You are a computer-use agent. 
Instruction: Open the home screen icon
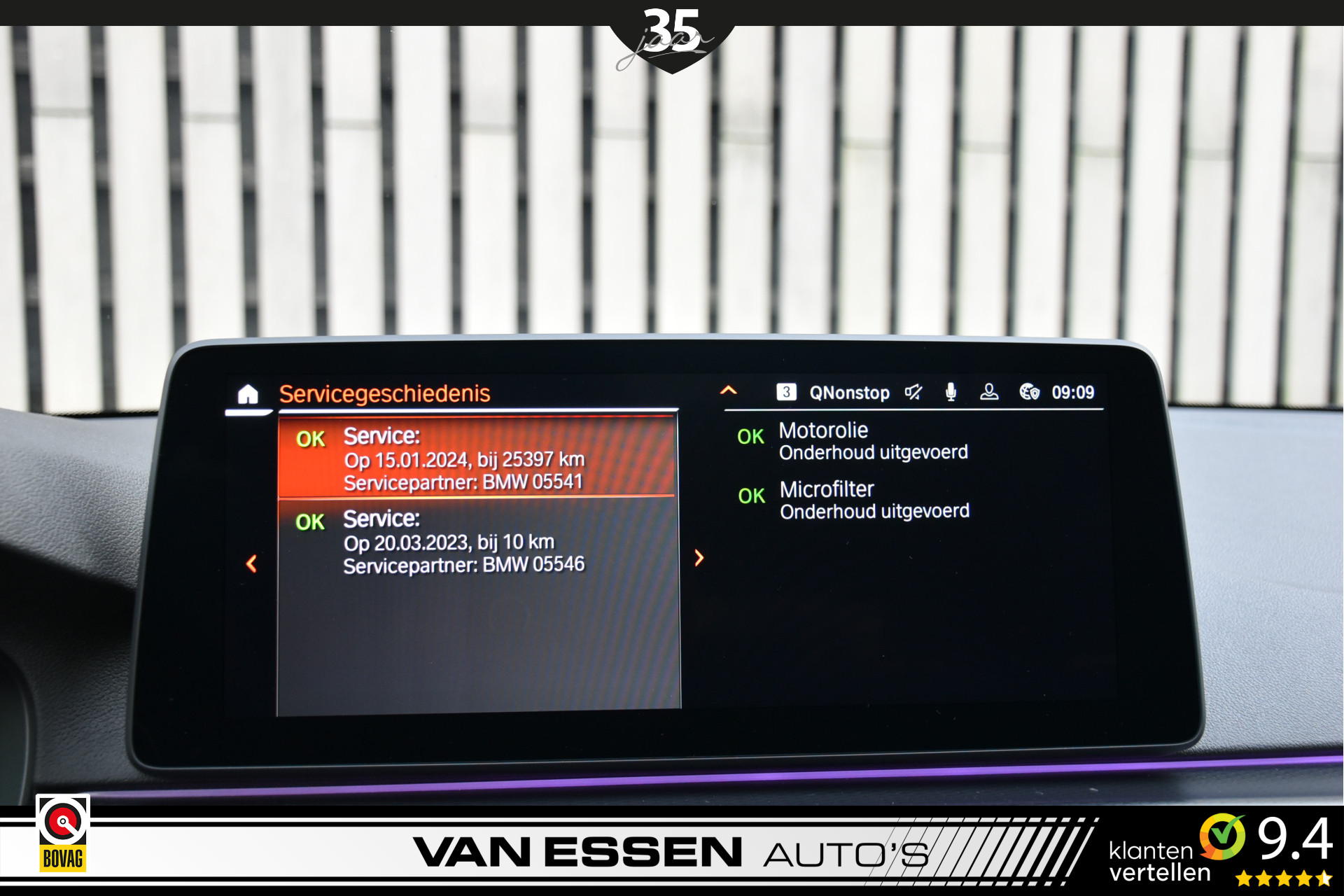tap(248, 395)
